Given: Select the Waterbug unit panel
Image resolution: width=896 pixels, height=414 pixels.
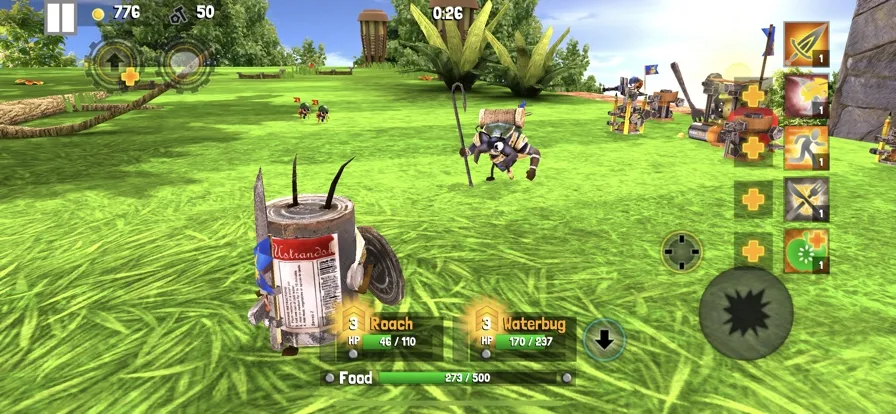Looking at the screenshot, I should [x=522, y=334].
